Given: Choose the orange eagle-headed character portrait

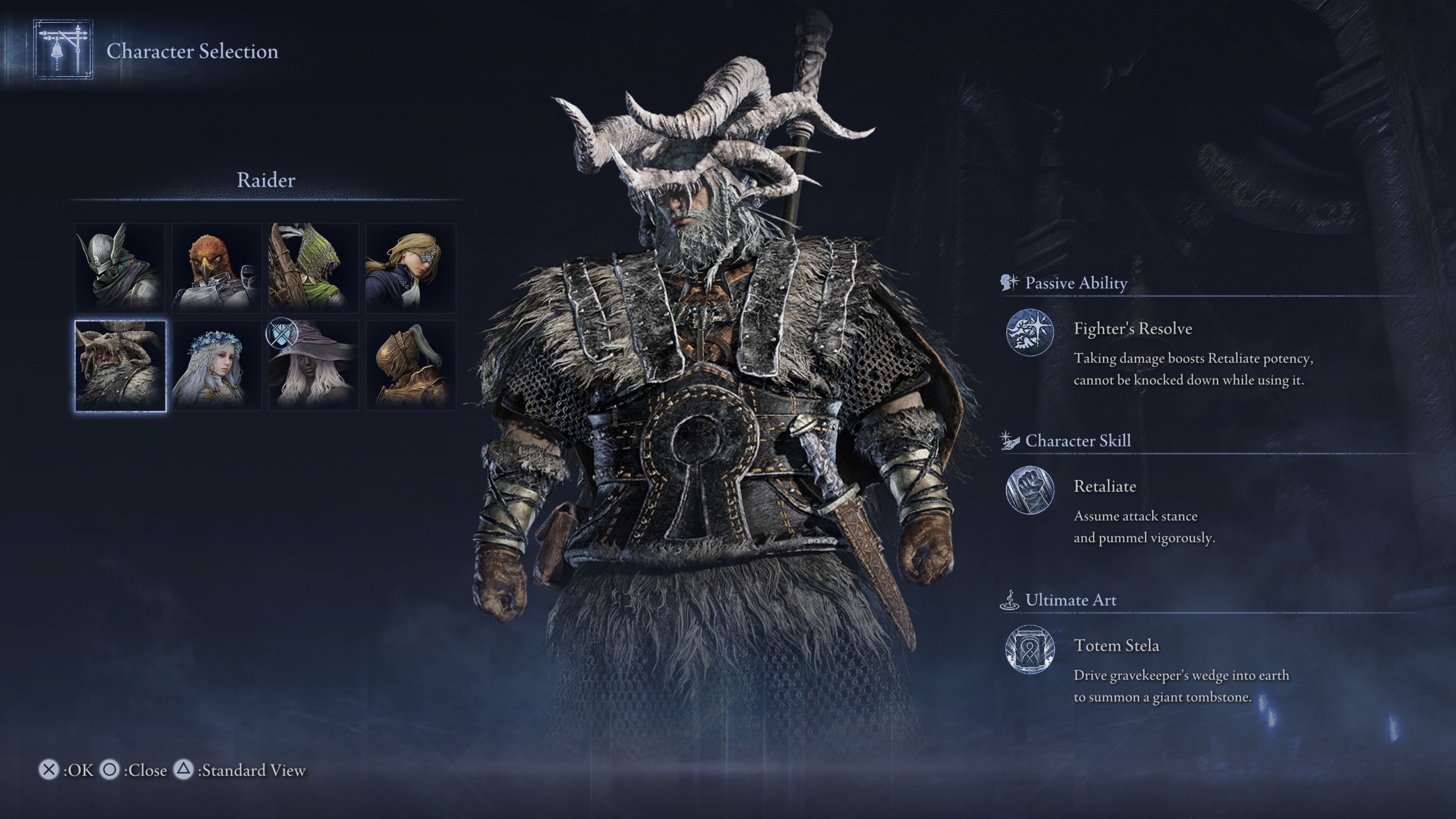Looking at the screenshot, I should pyautogui.click(x=217, y=268).
